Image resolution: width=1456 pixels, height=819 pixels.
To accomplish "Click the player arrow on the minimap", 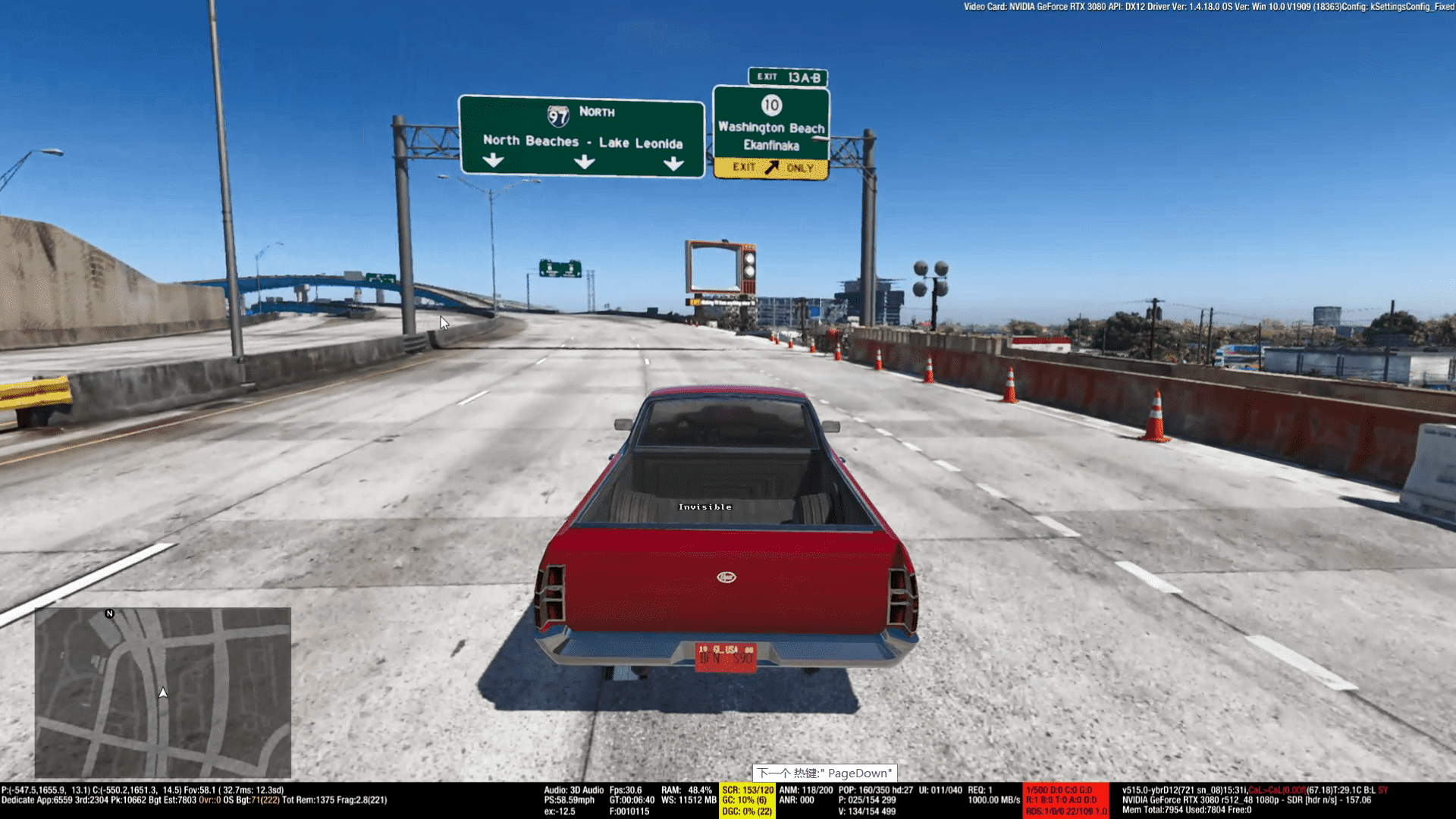I will click(x=163, y=692).
